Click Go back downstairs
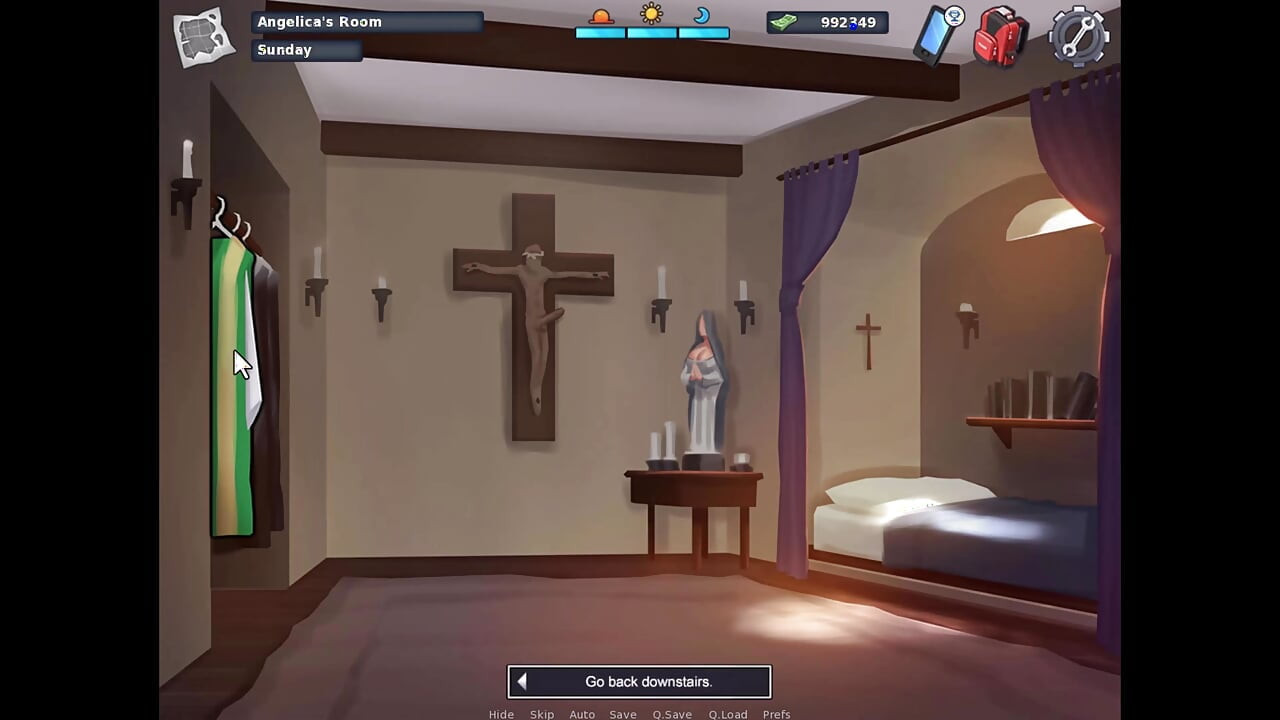The width and height of the screenshot is (1280, 720). tap(640, 681)
